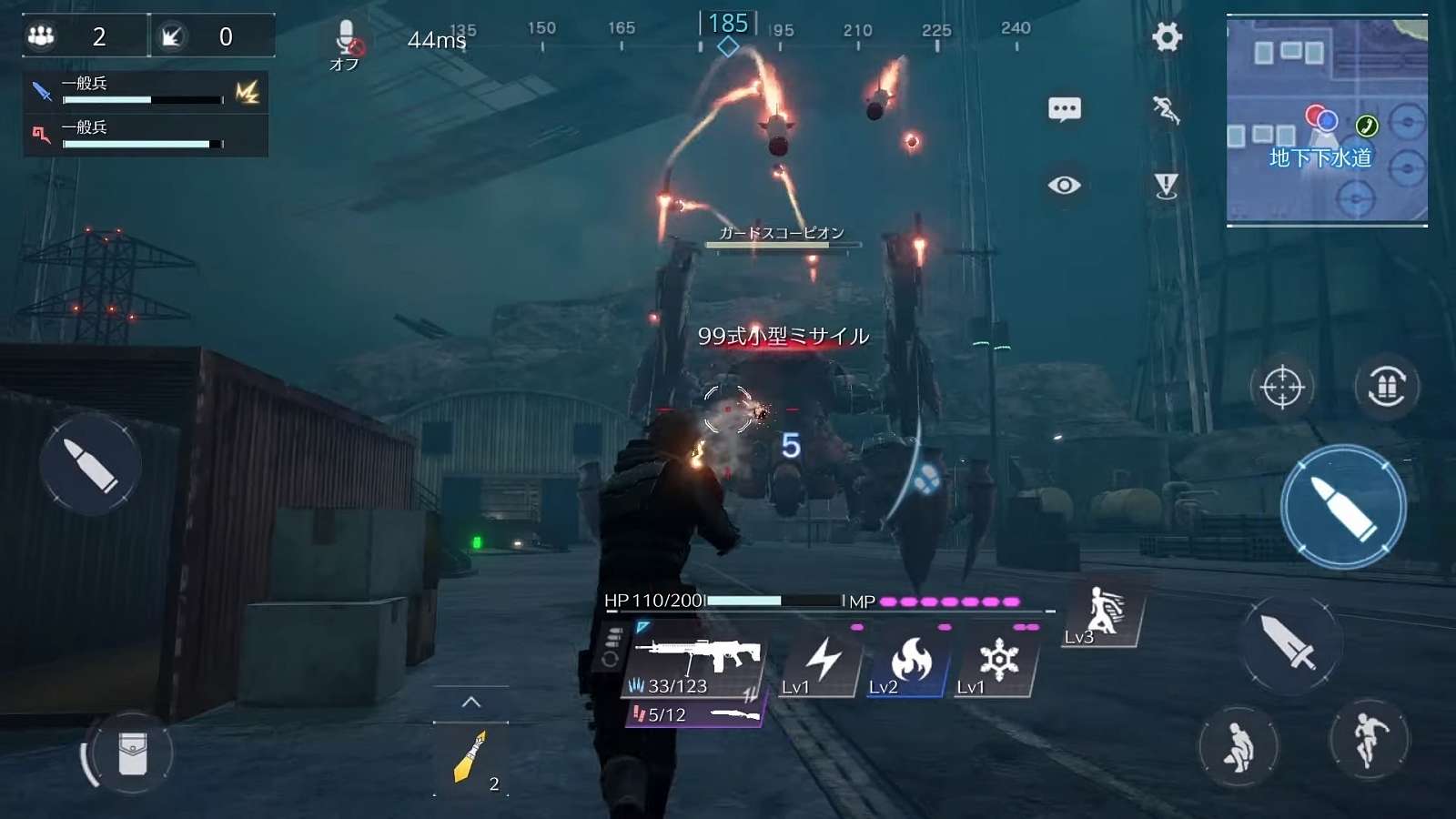Open the 地下下水道 minimap

[1329, 118]
